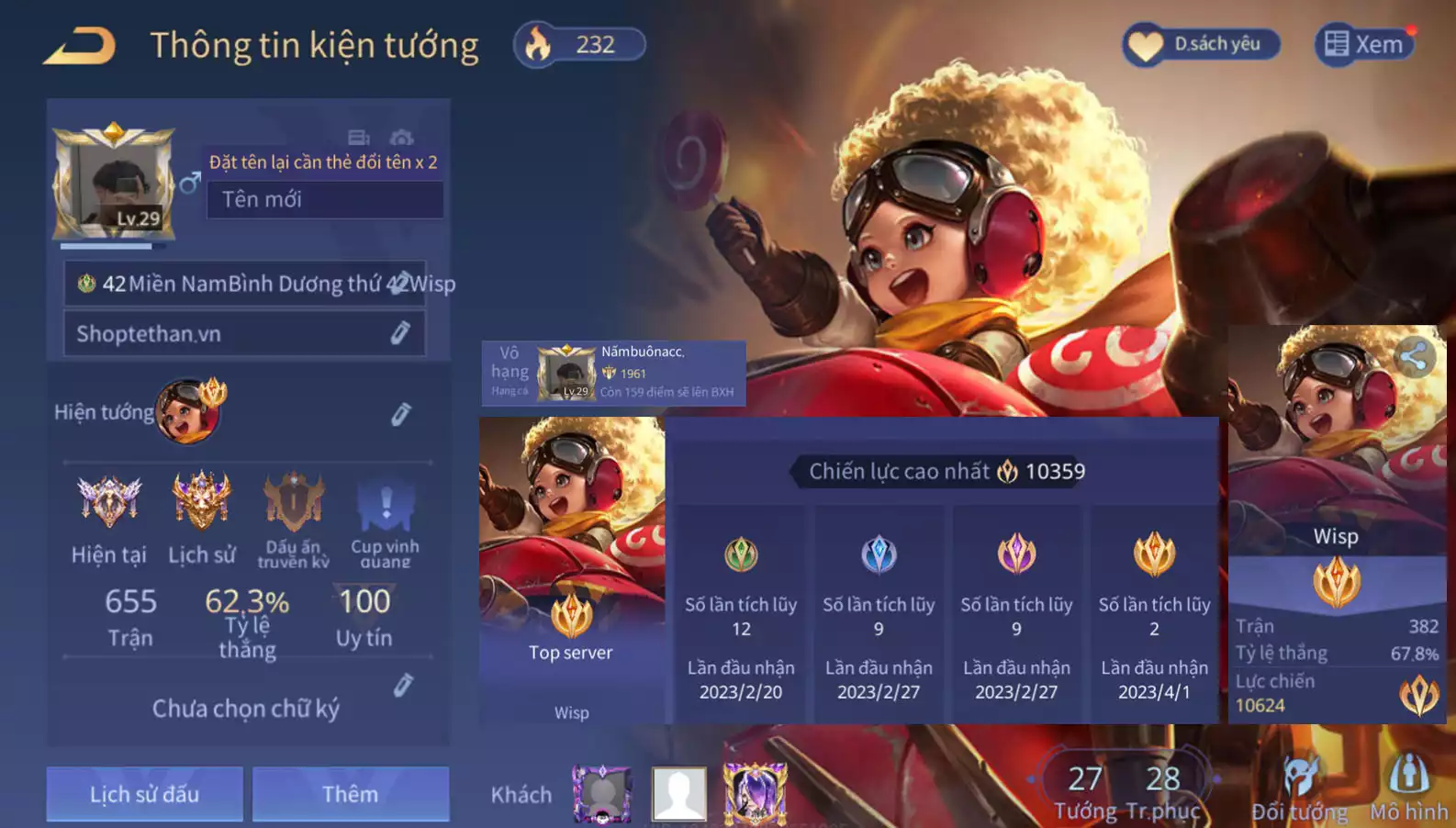
Task: Open the D.sách yêu favorites list
Action: (x=1201, y=44)
